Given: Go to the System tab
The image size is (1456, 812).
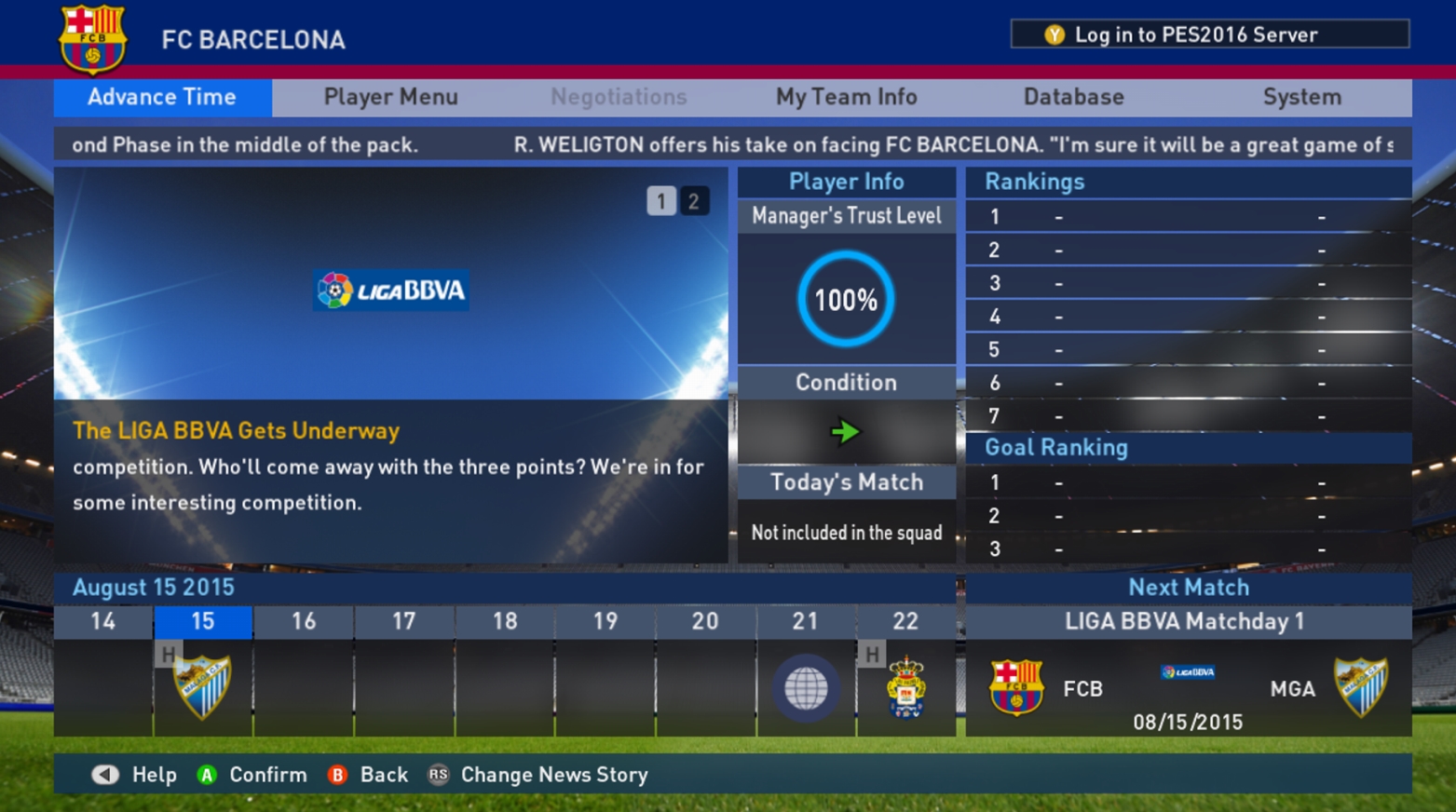Looking at the screenshot, I should (1301, 97).
